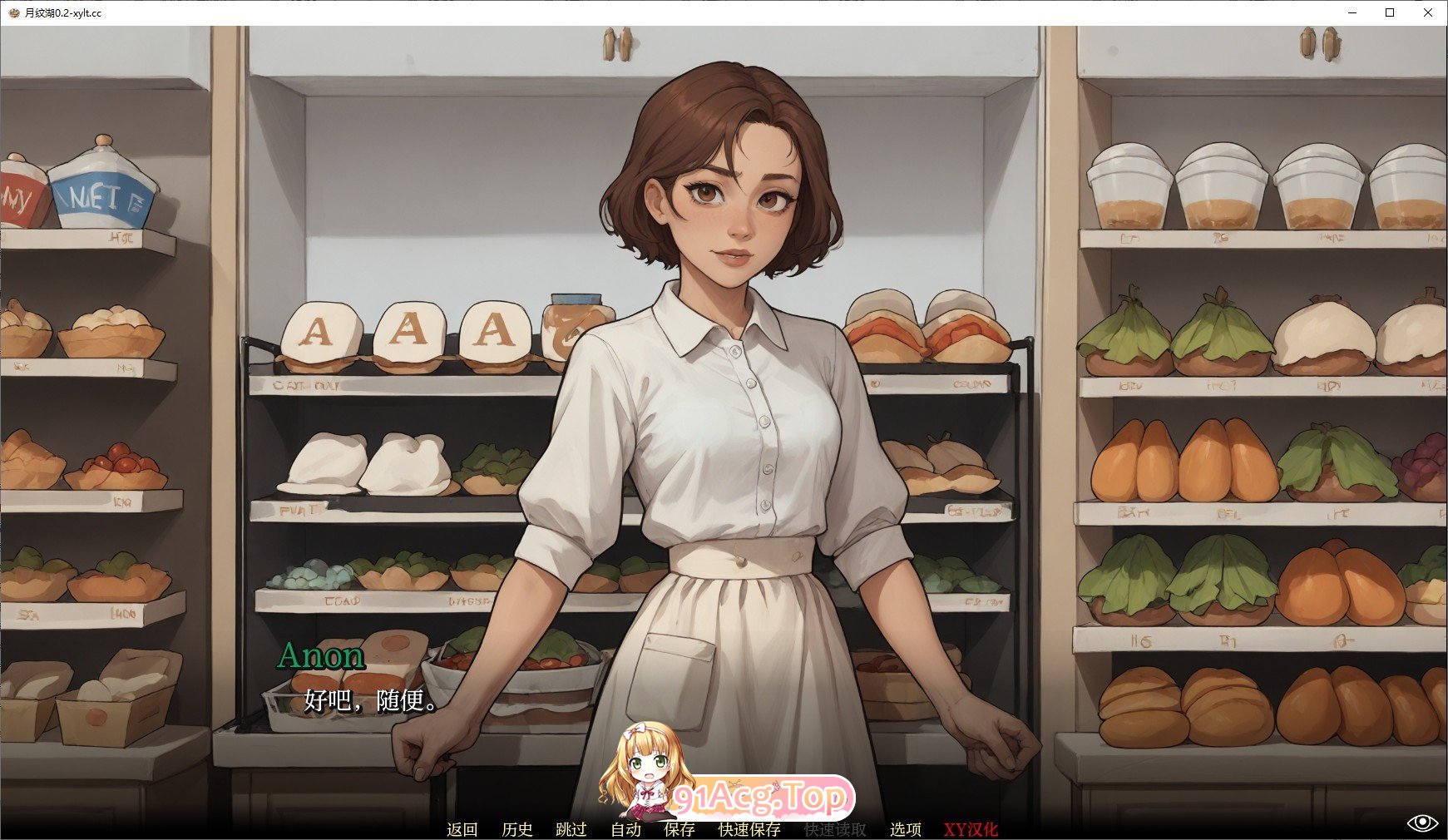Click 返回 to return to previous screen
Screen dimensions: 1448x840
coord(463,829)
